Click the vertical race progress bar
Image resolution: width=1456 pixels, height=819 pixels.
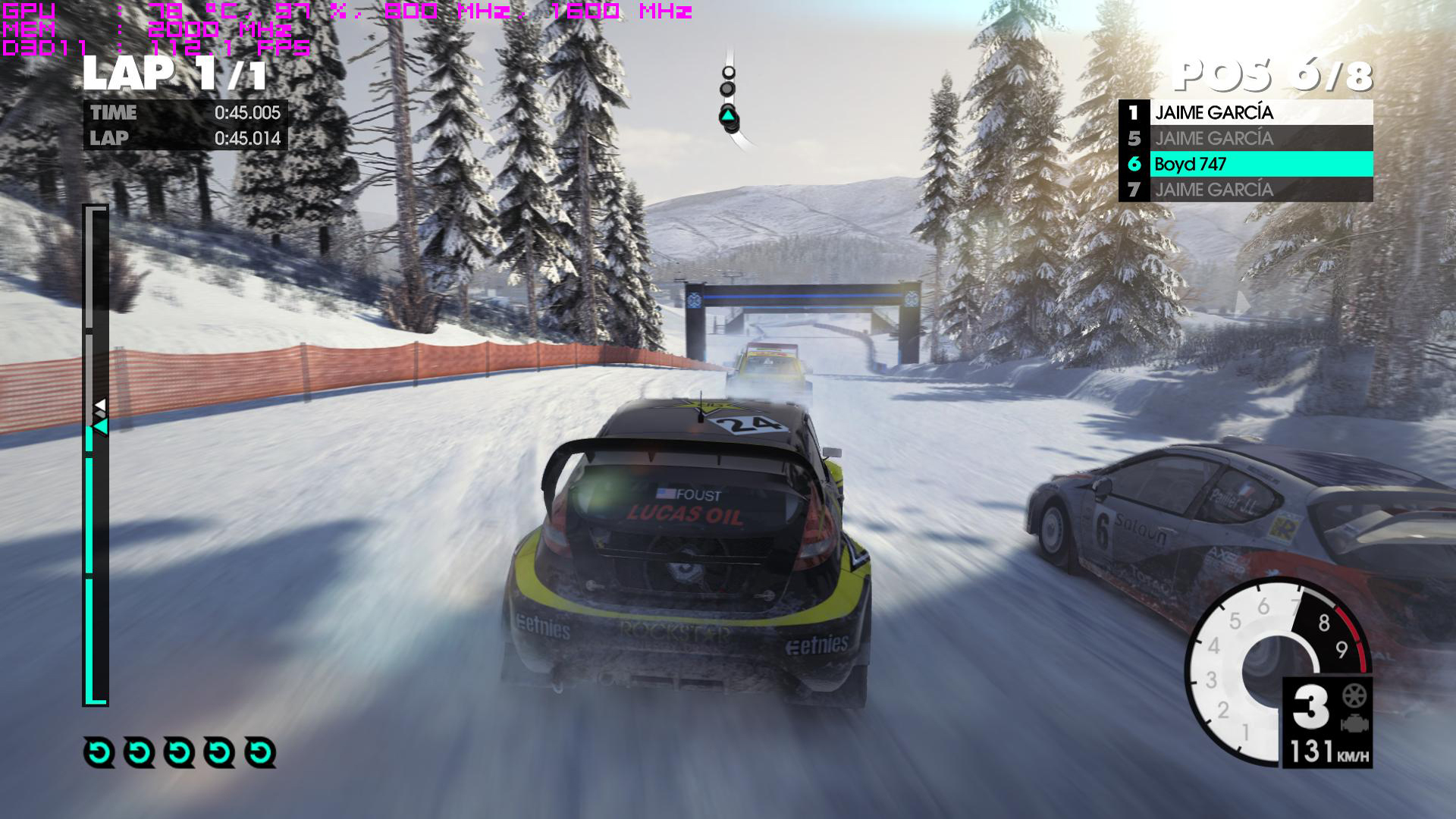[96, 455]
